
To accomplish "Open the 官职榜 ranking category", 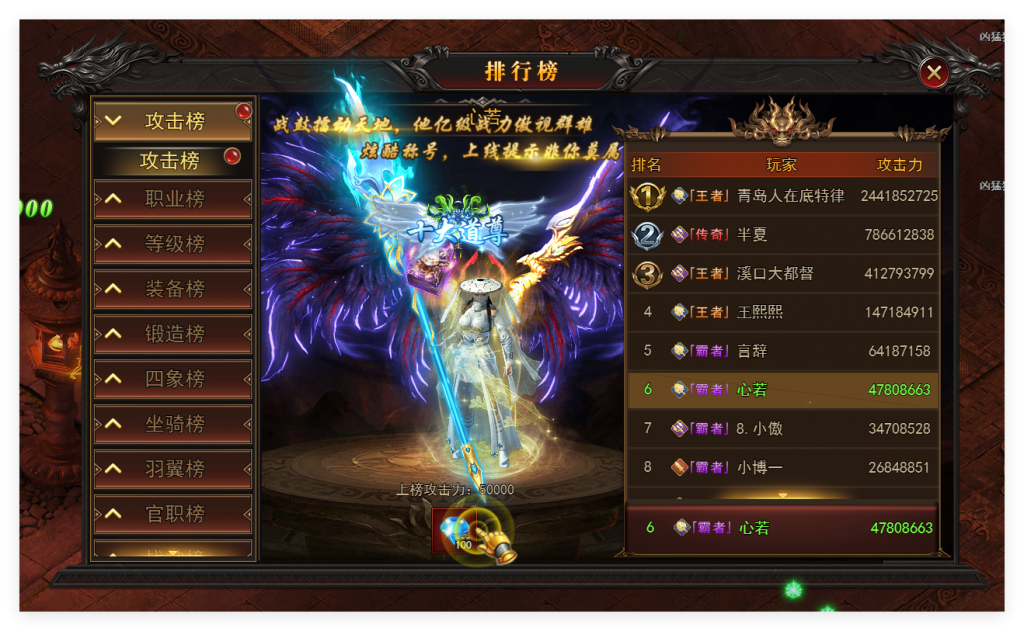I will coord(173,514).
